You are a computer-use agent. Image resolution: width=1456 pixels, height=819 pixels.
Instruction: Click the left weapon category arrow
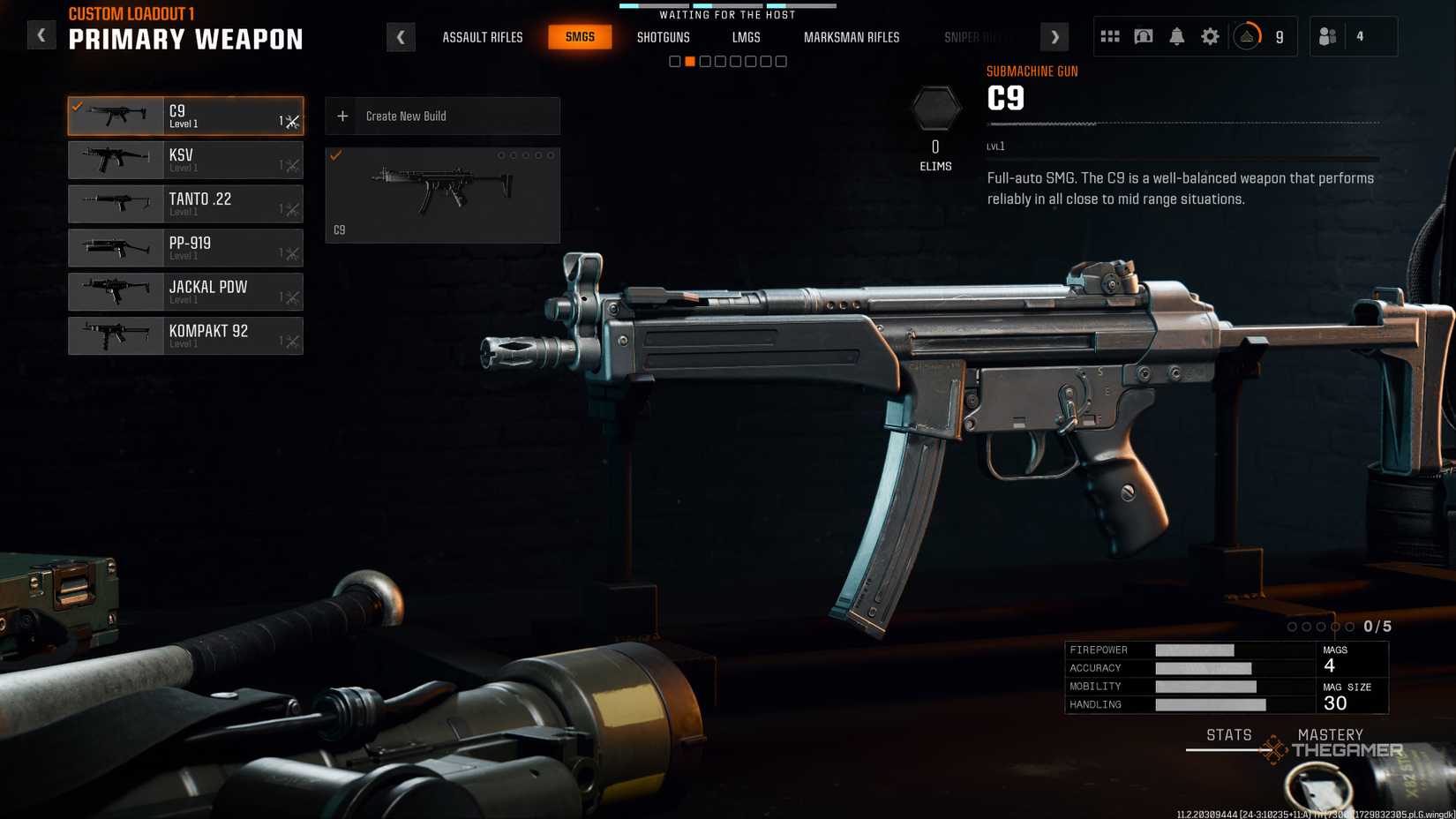coord(402,37)
